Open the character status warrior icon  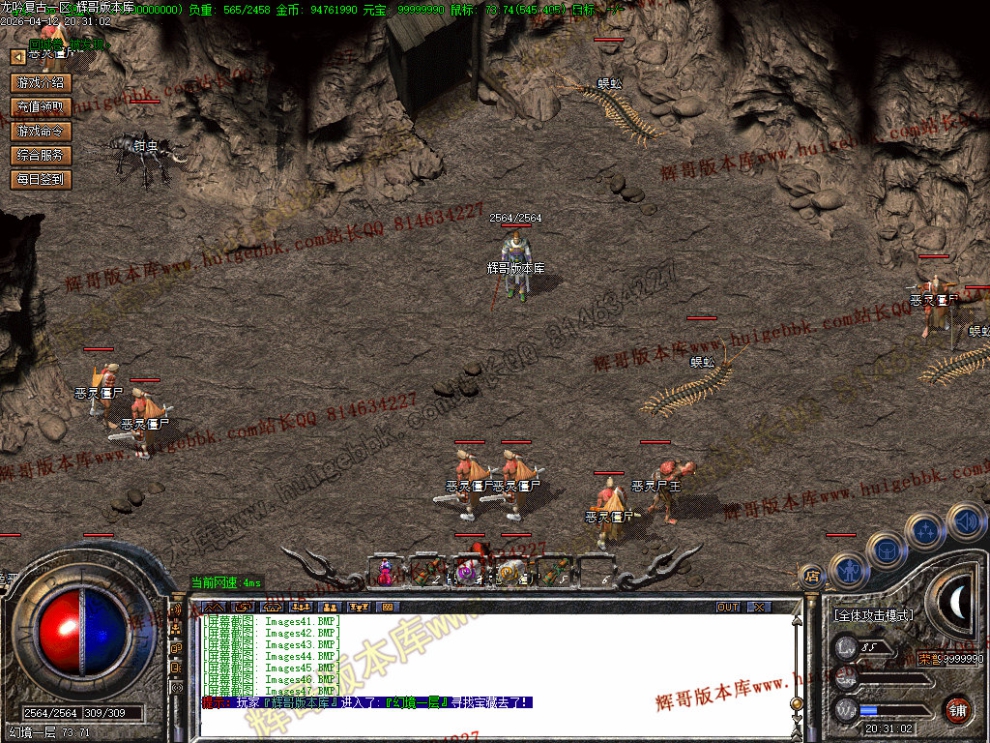pyautogui.click(x=847, y=572)
